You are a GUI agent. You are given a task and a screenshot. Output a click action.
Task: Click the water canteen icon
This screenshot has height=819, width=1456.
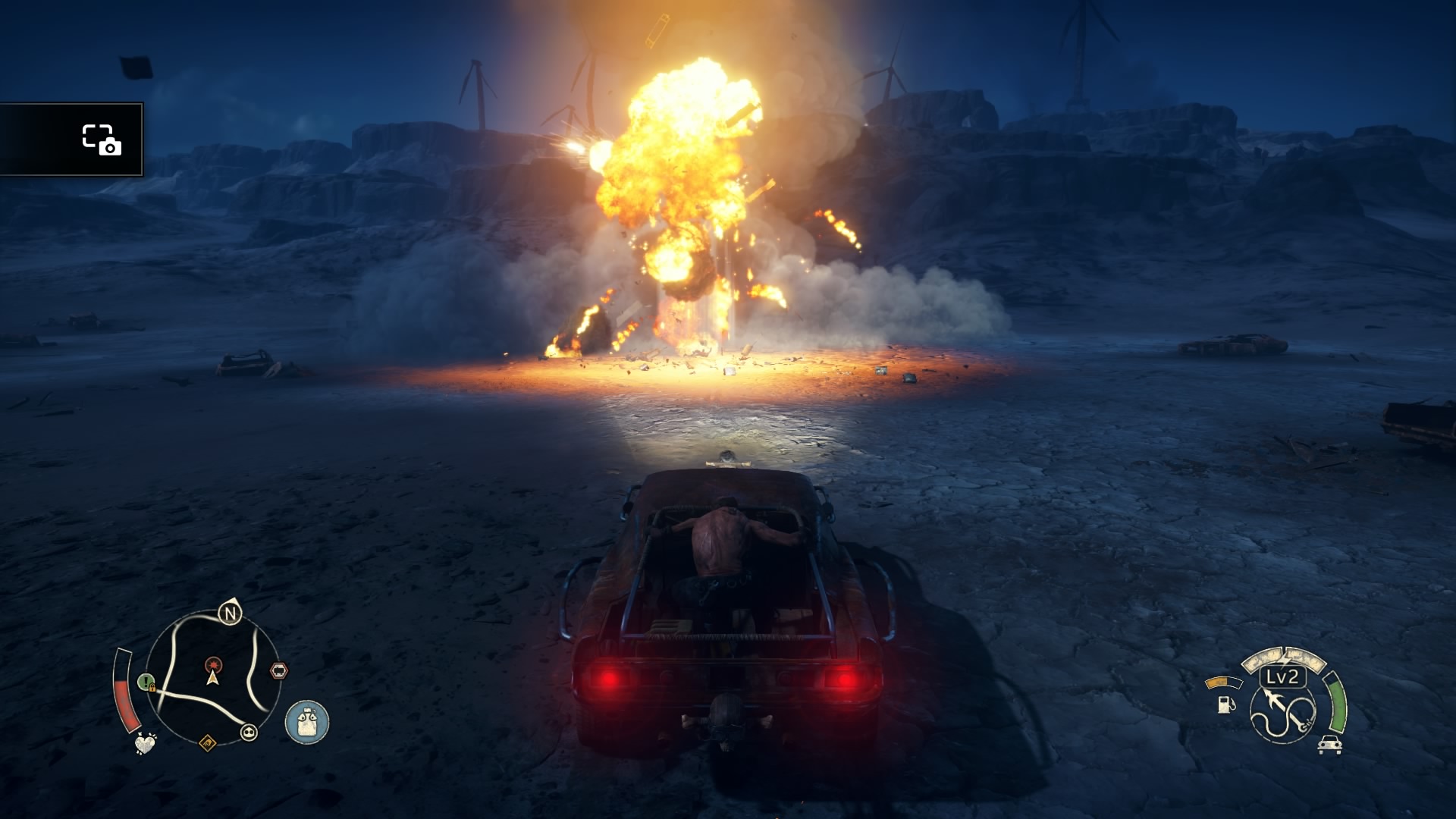pos(307,721)
